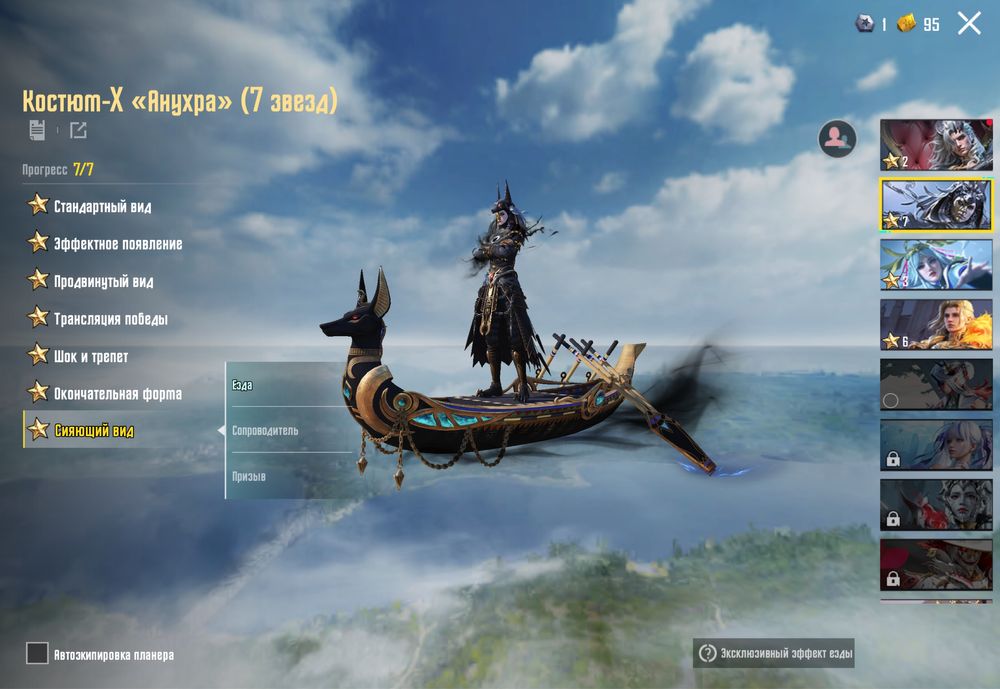Open the «Трансляция победы» stage
This screenshot has height=689, width=1000.
110,319
